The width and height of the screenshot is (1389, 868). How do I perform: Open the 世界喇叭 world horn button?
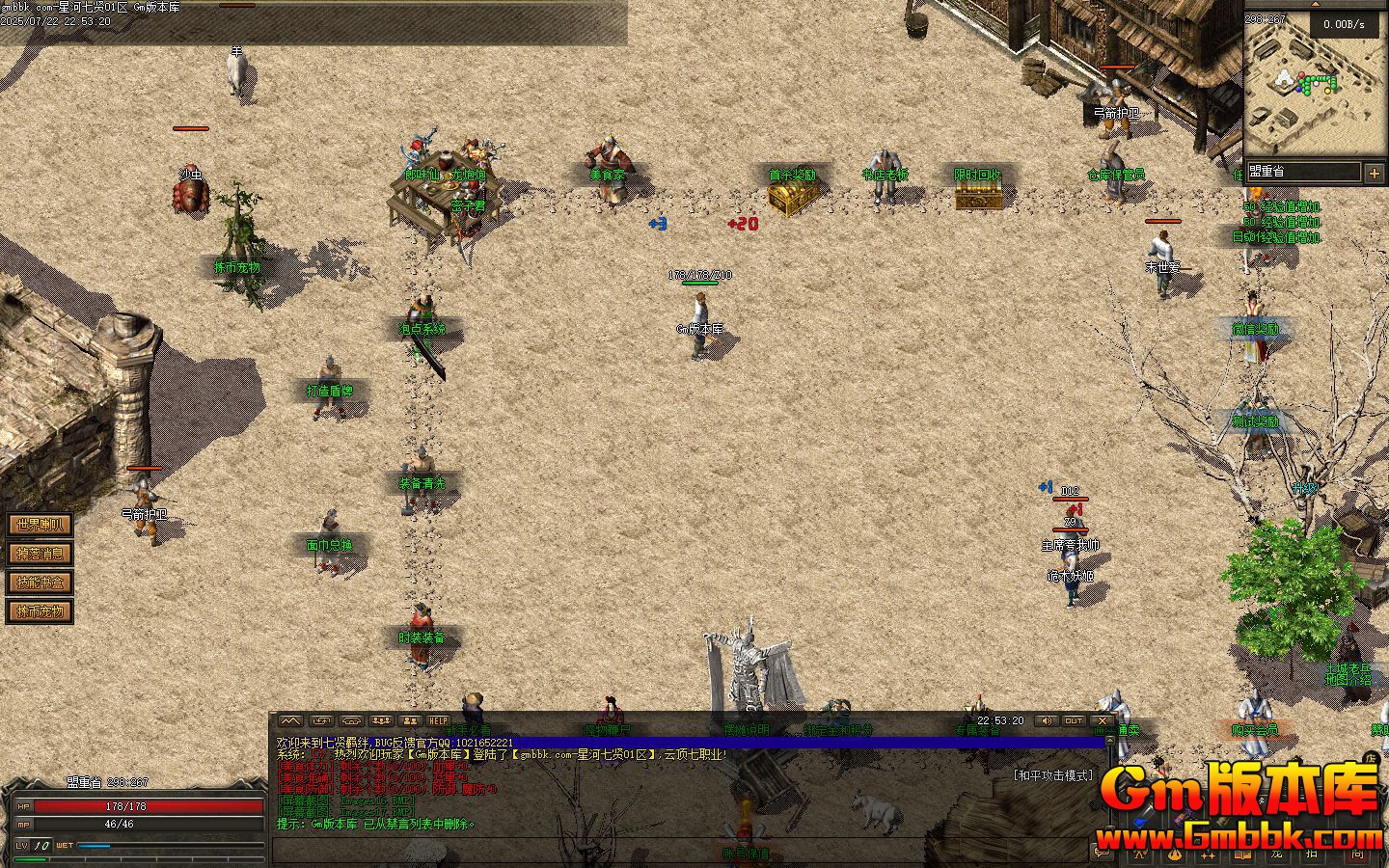[40, 525]
